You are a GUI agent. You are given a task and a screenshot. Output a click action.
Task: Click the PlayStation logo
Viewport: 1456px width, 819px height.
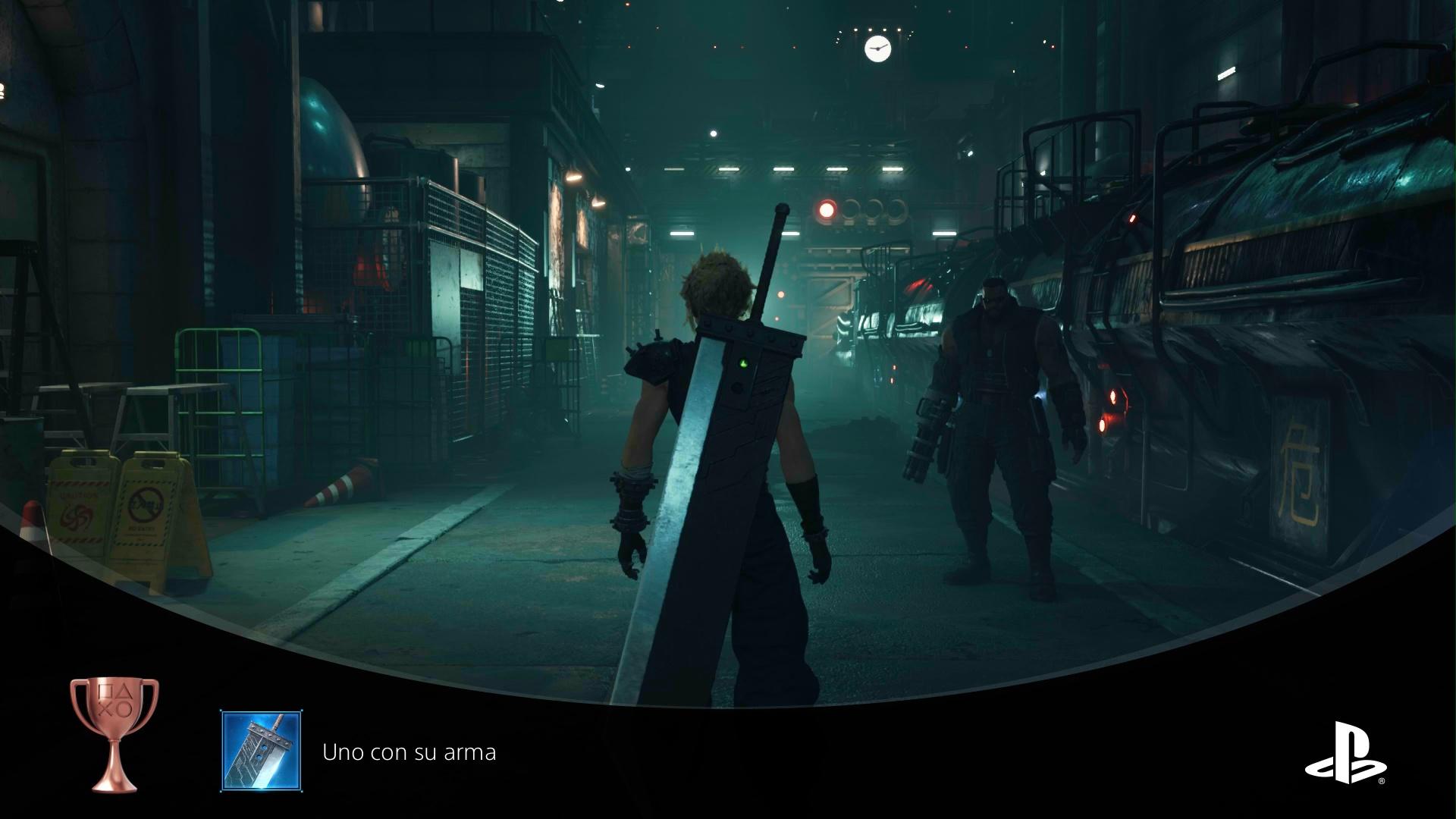coord(1345,753)
